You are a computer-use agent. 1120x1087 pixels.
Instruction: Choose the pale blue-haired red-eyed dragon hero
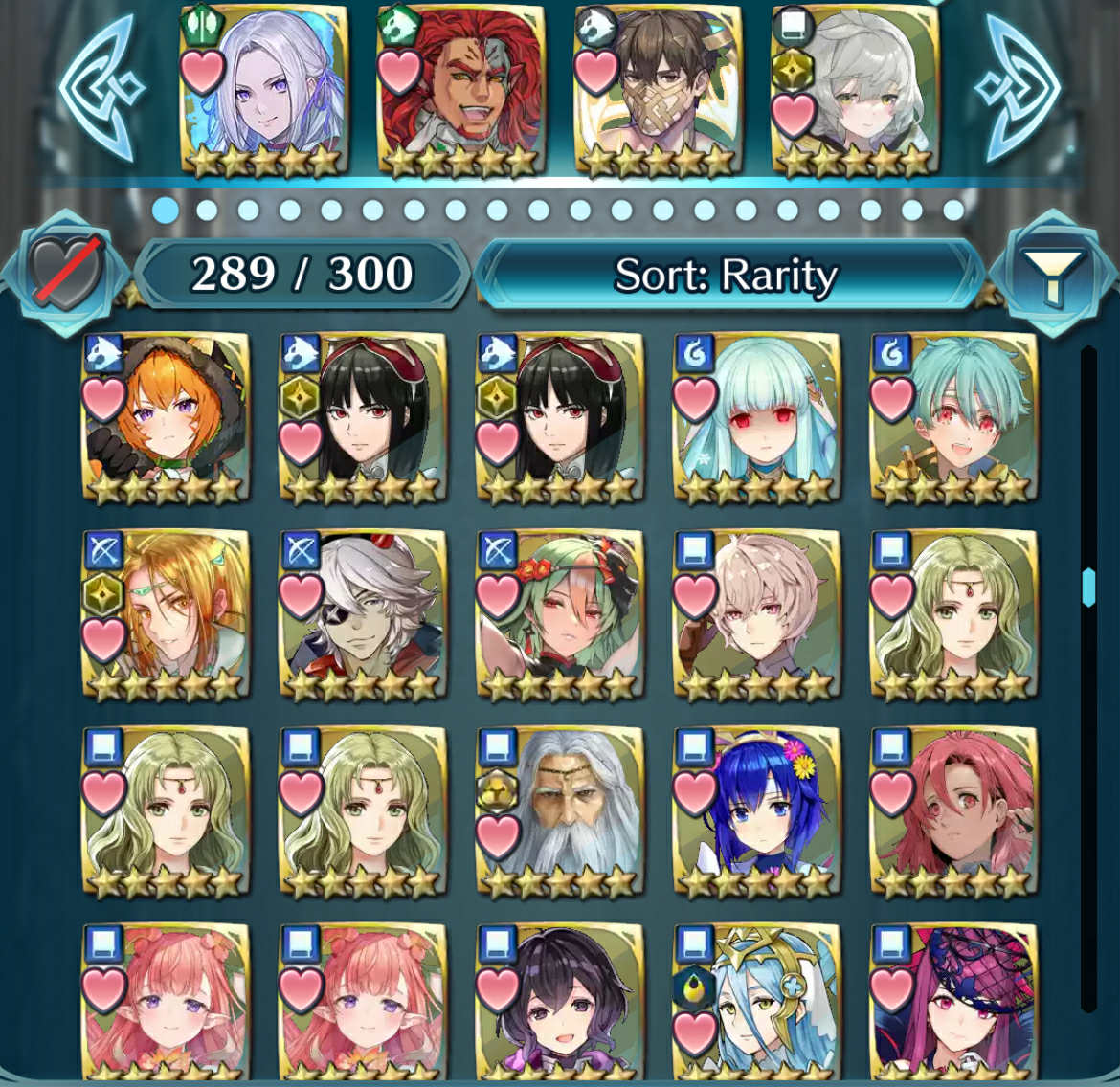pos(757,418)
